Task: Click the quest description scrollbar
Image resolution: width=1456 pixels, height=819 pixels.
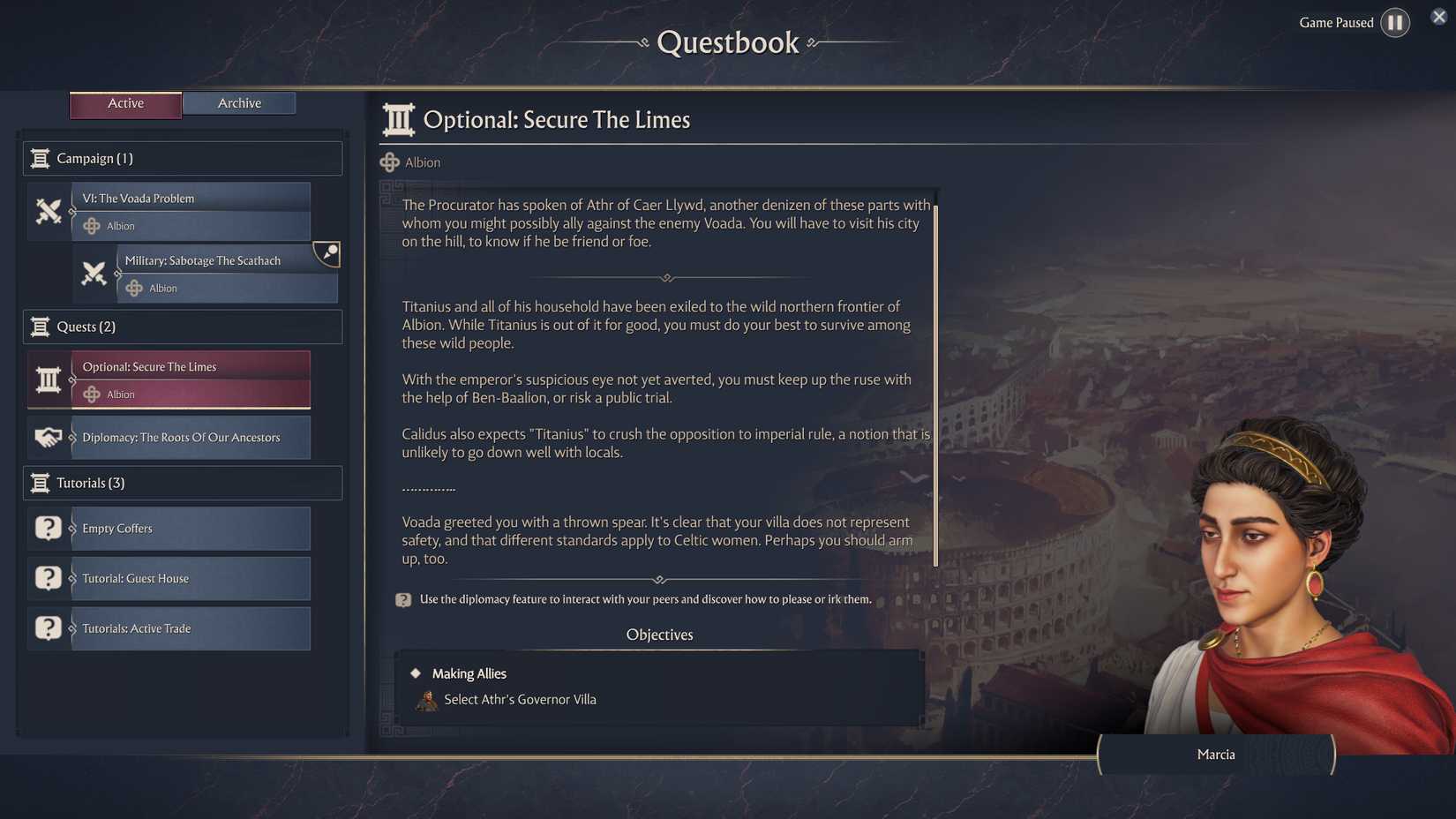Action: [x=935, y=379]
